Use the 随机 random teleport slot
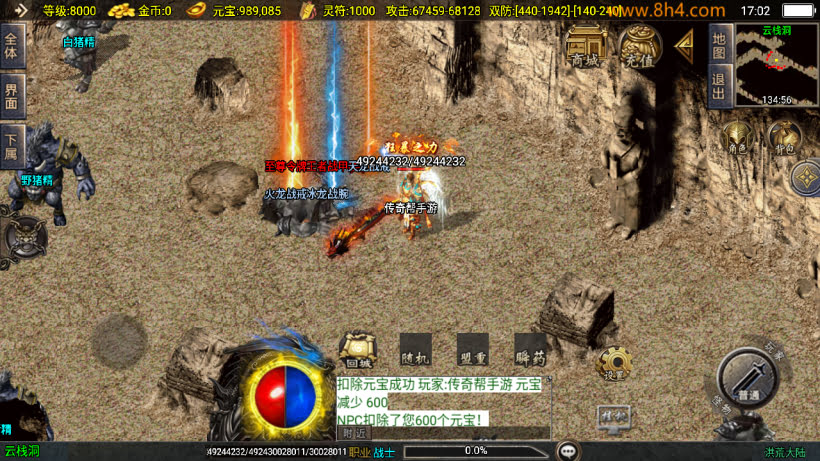Screen dimensions: 820x461 coord(415,350)
